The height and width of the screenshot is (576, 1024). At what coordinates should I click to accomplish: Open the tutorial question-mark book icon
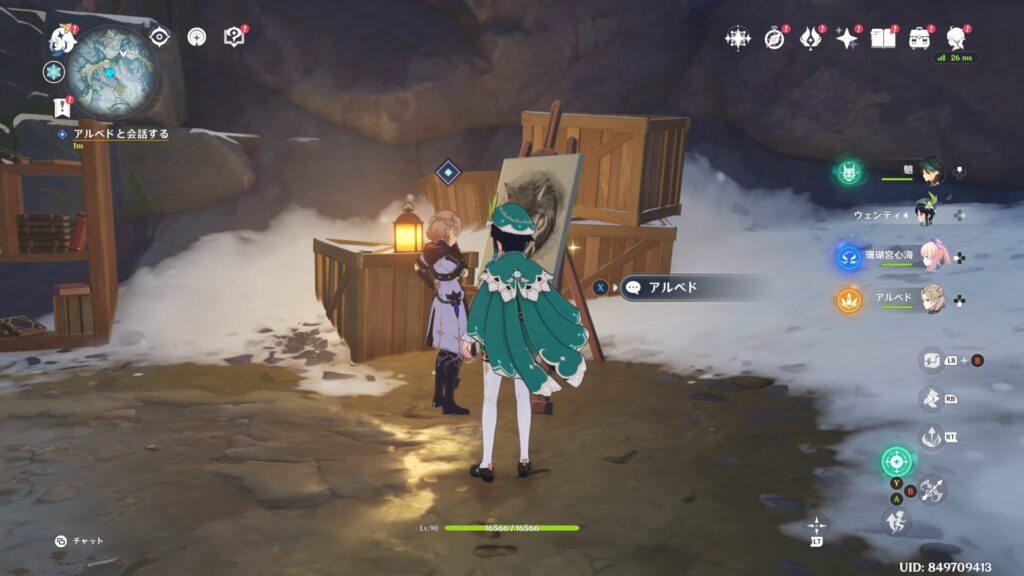[234, 37]
